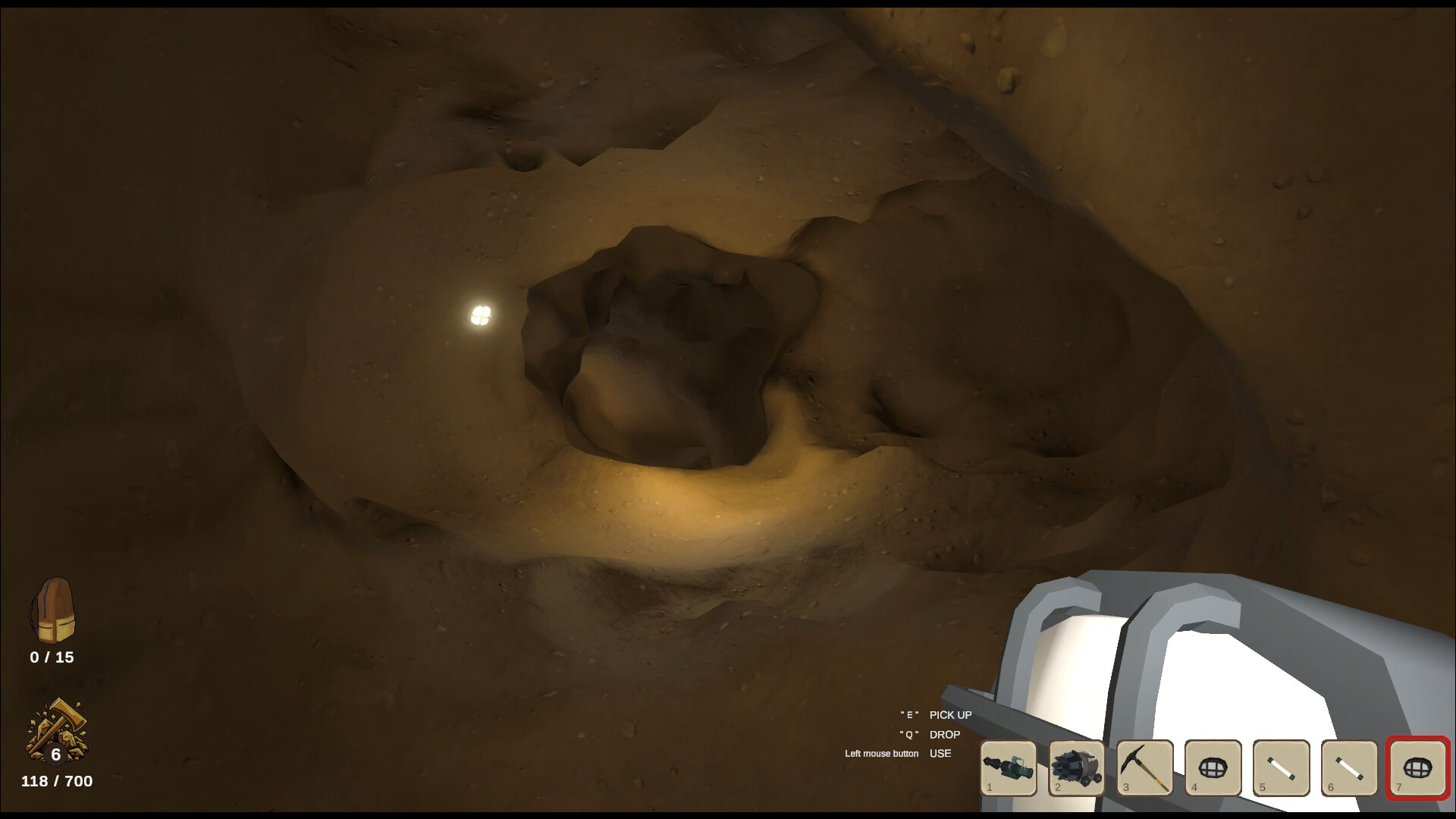Select the drill head attachment in slot 2
This screenshot has height=819, width=1456.
point(1077,769)
